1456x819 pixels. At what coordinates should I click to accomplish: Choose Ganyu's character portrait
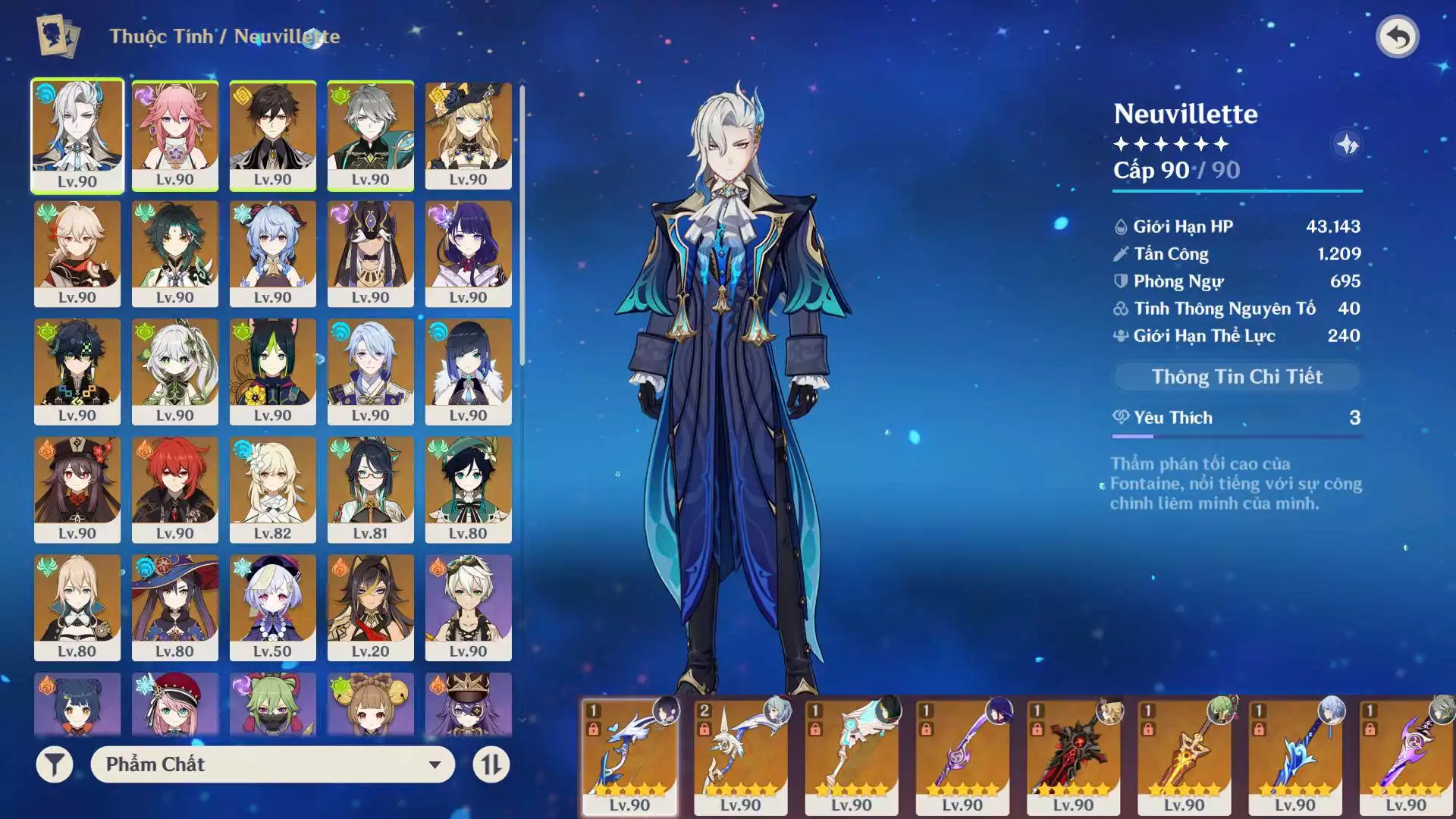272,253
